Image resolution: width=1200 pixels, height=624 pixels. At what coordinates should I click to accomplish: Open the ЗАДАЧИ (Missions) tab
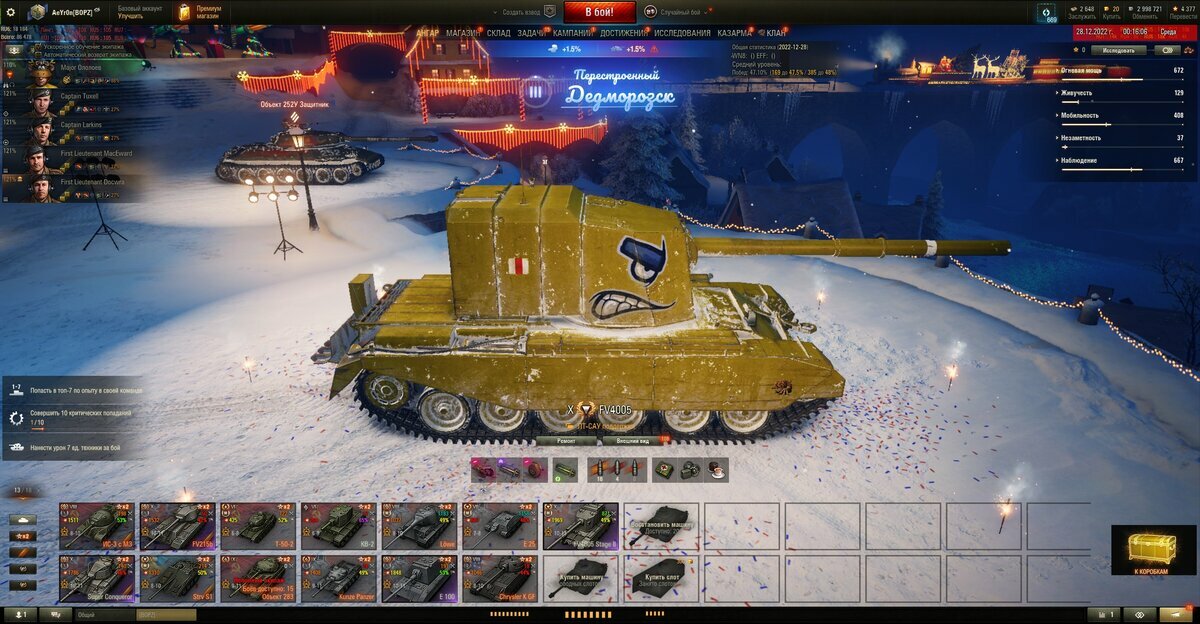531,33
